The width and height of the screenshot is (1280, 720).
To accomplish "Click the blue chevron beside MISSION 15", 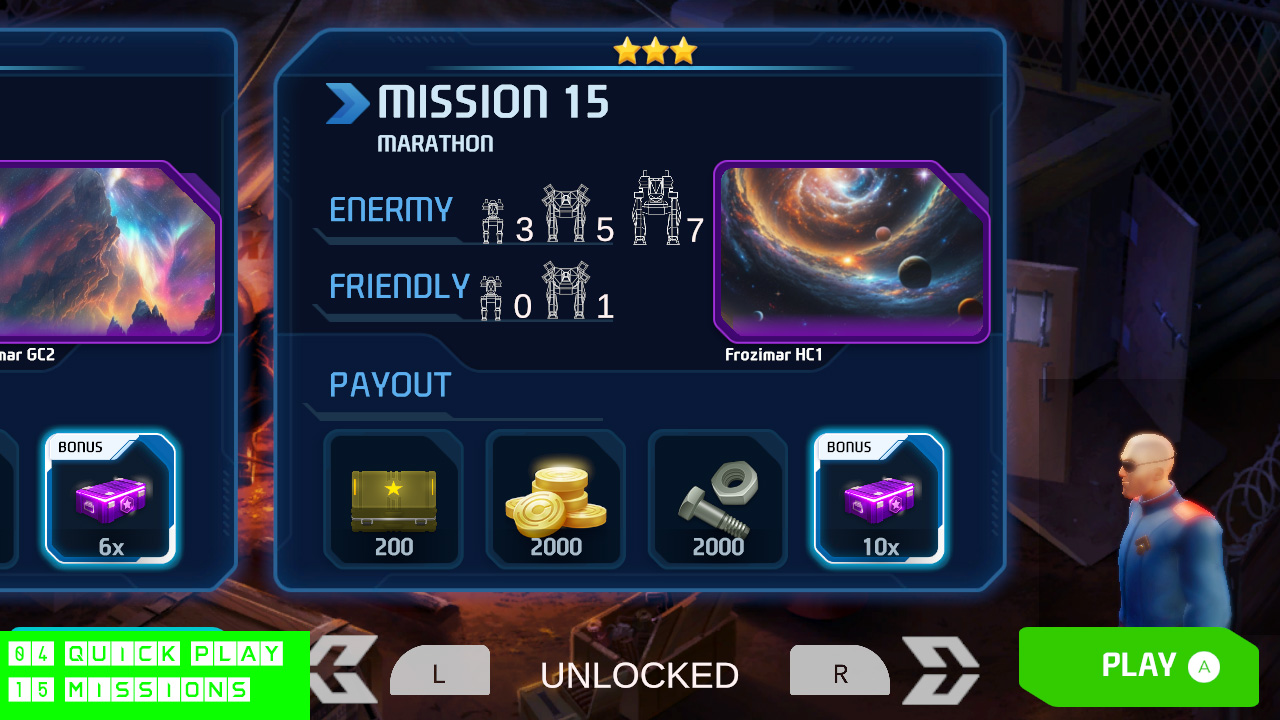I will [x=346, y=102].
